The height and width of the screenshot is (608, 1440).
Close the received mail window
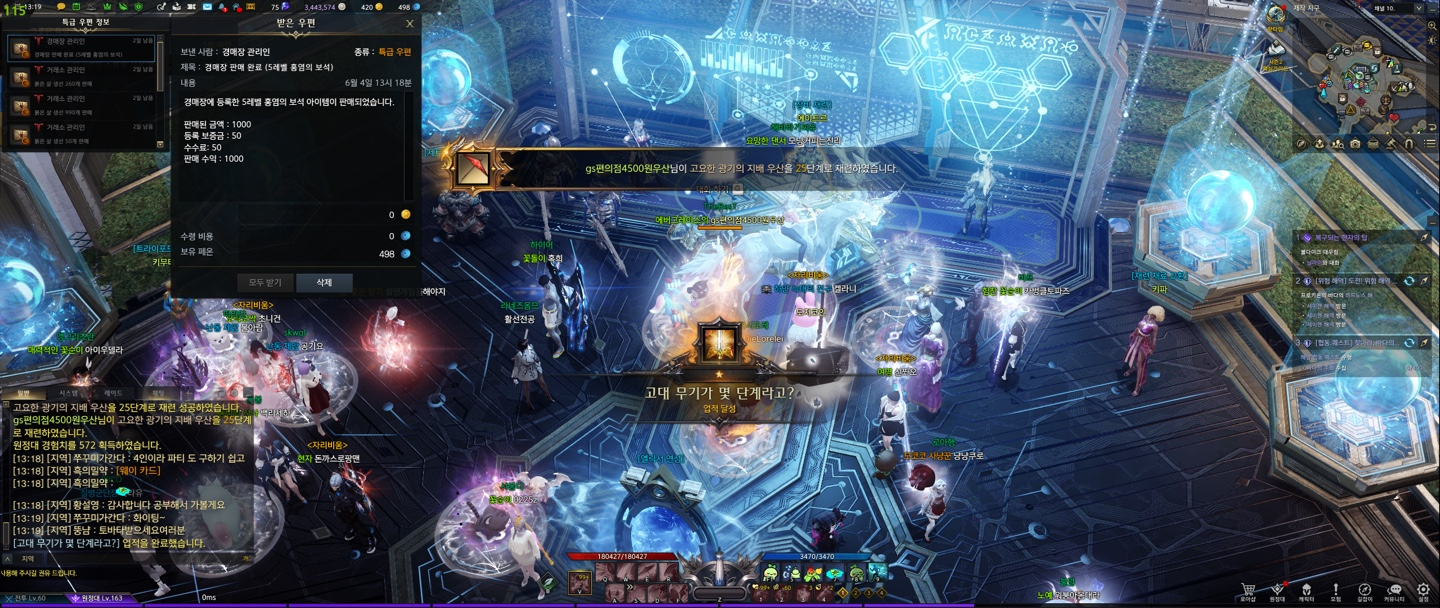click(x=409, y=23)
